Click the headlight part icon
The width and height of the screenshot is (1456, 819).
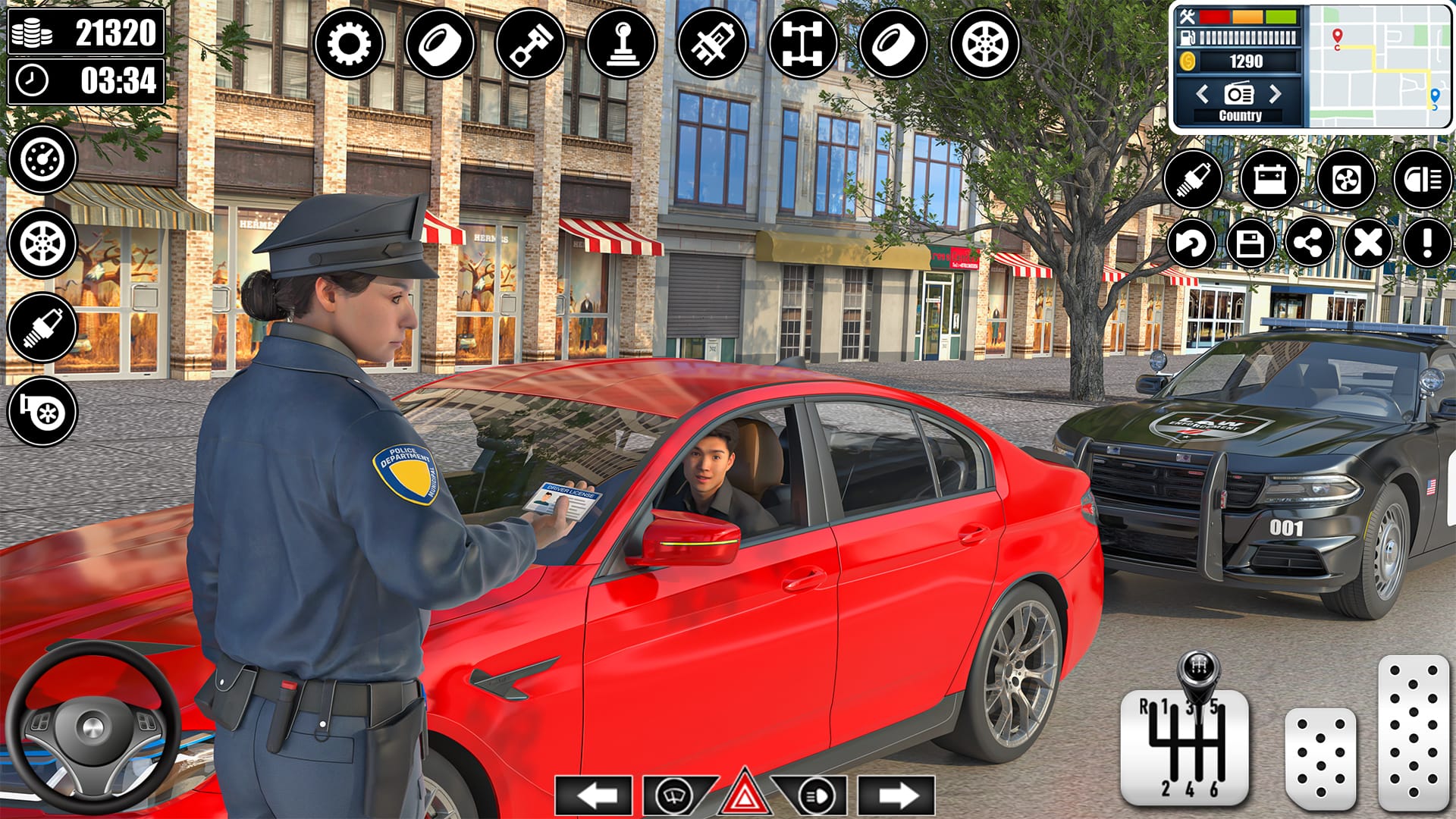click(x=1426, y=180)
